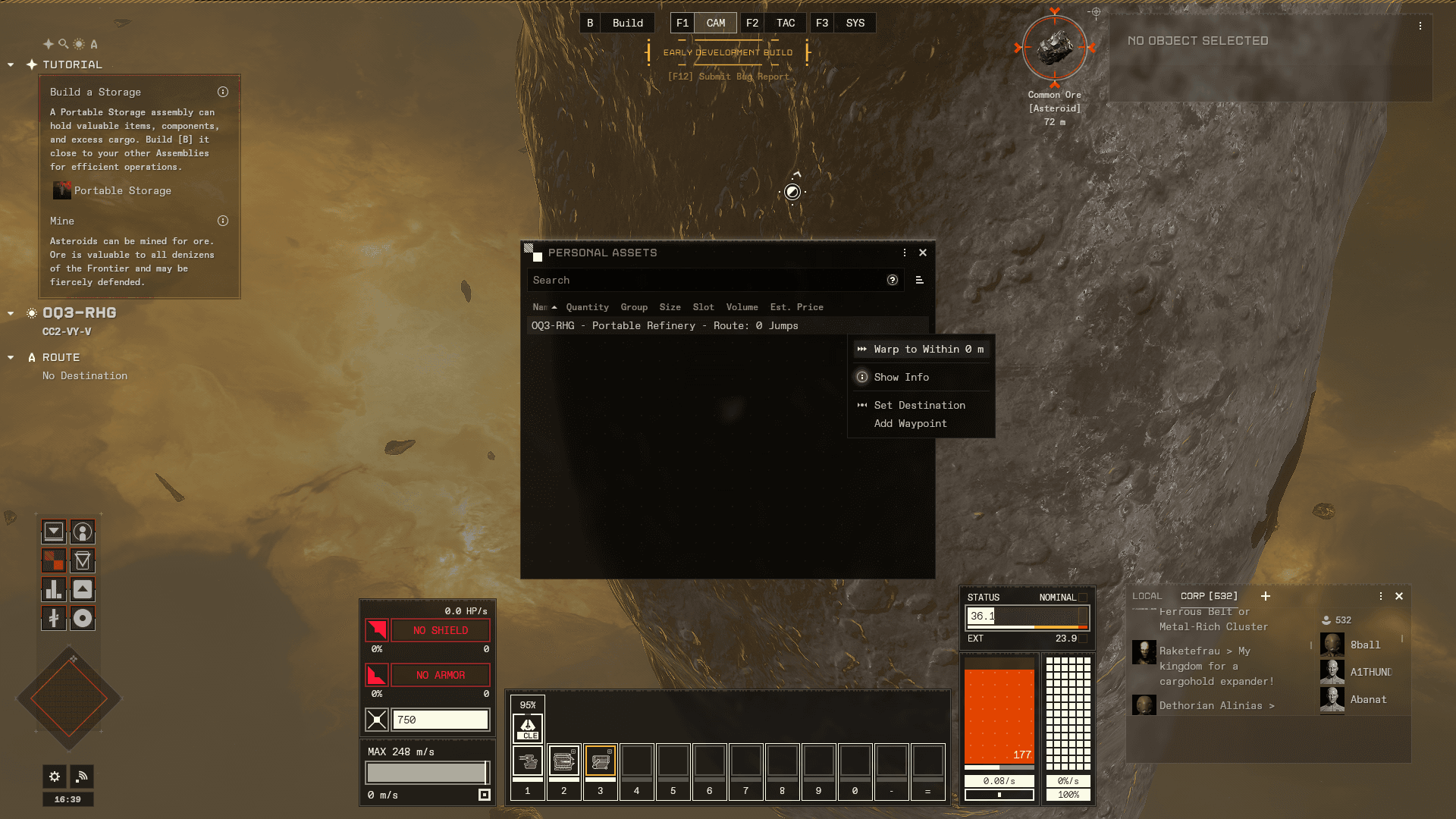Switch to the TAC view
Screen dimensions: 1456x819
tap(785, 23)
